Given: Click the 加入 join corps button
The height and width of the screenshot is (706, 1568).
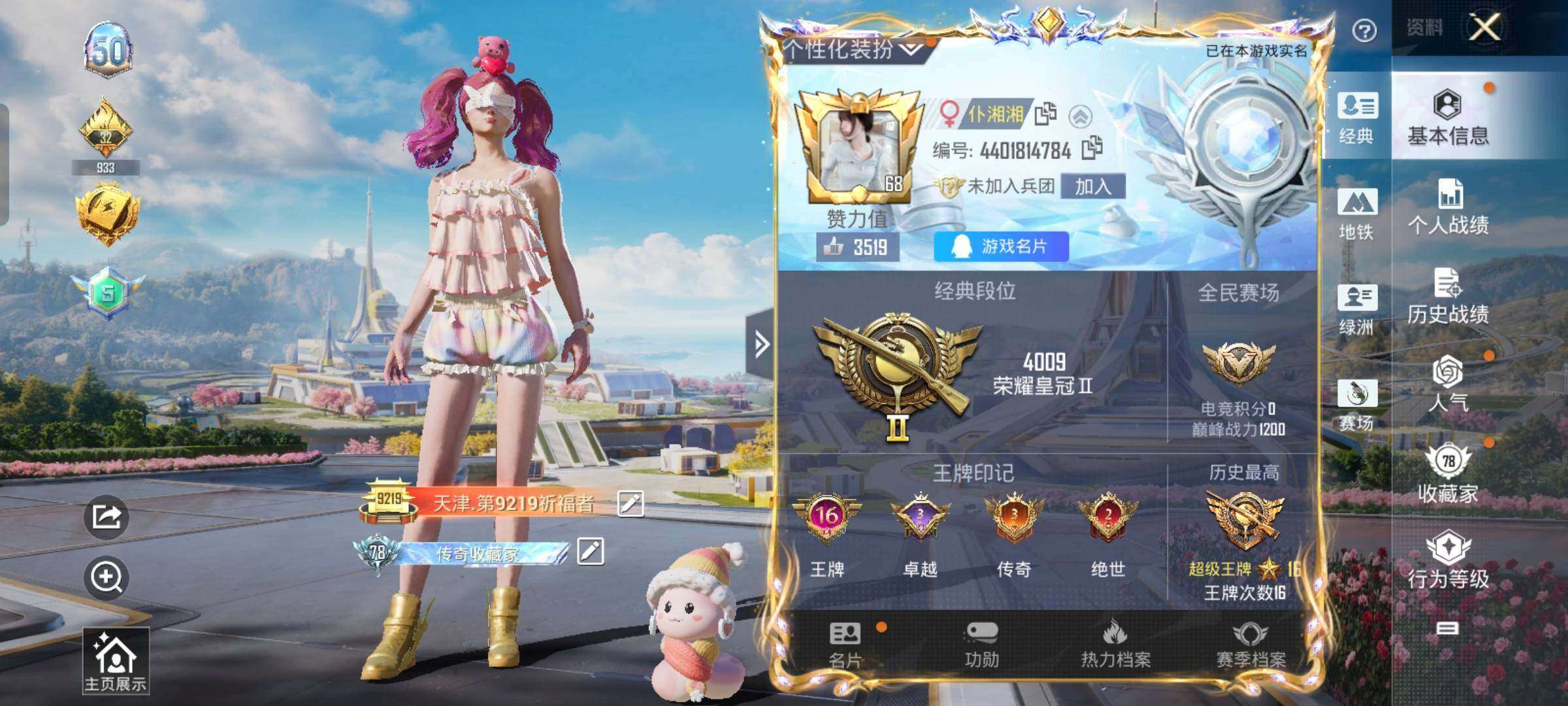Looking at the screenshot, I should tap(1093, 186).
